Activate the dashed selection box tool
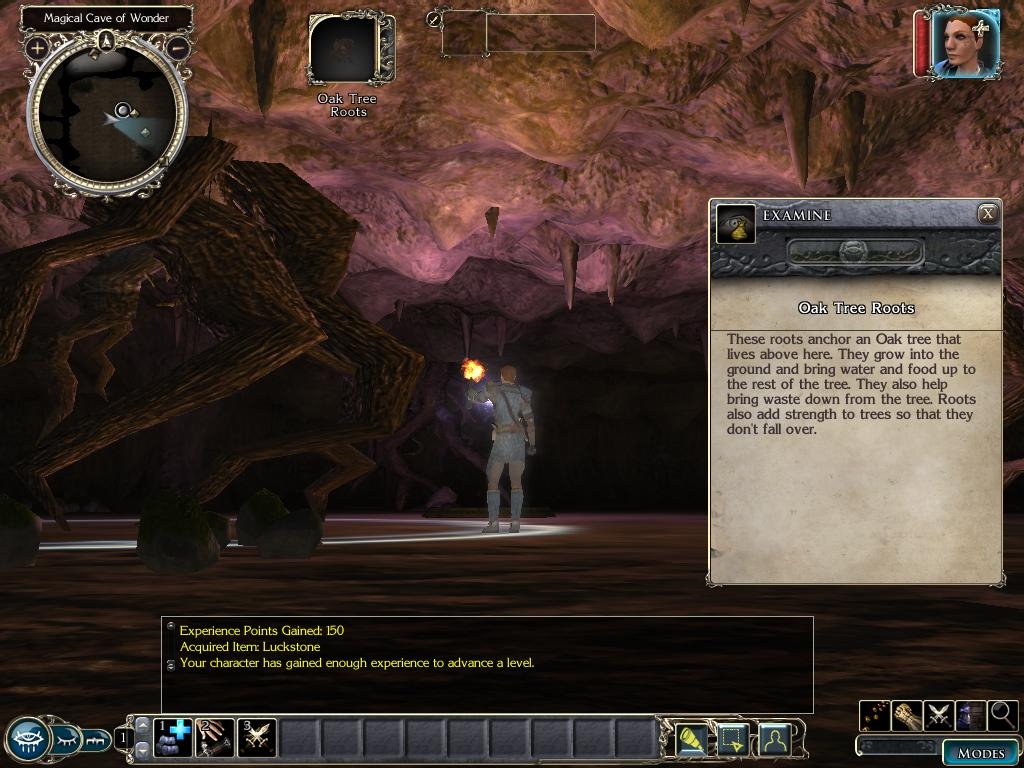This screenshot has width=1024, height=768. click(x=733, y=739)
